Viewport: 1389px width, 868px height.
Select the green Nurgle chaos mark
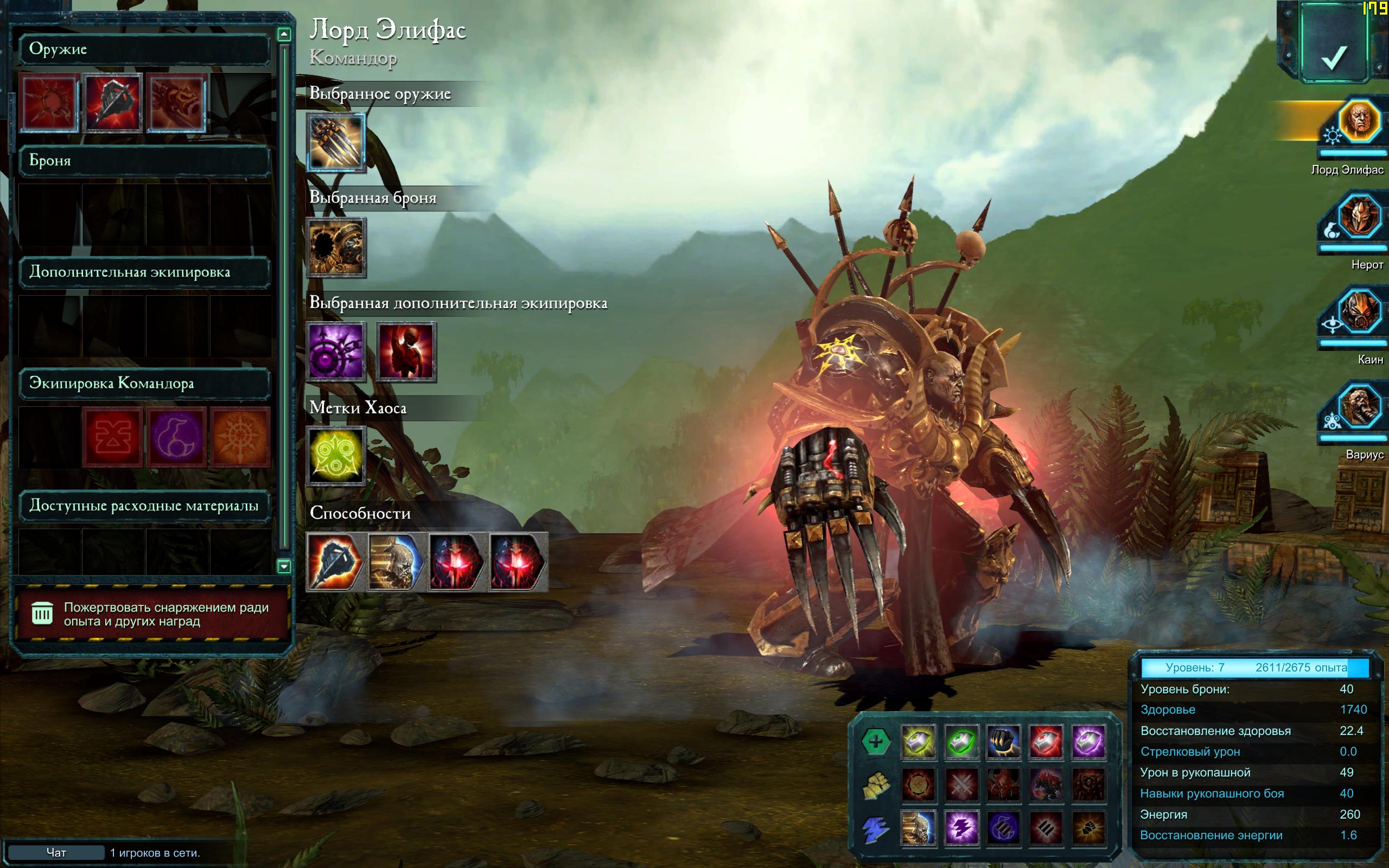tap(336, 456)
